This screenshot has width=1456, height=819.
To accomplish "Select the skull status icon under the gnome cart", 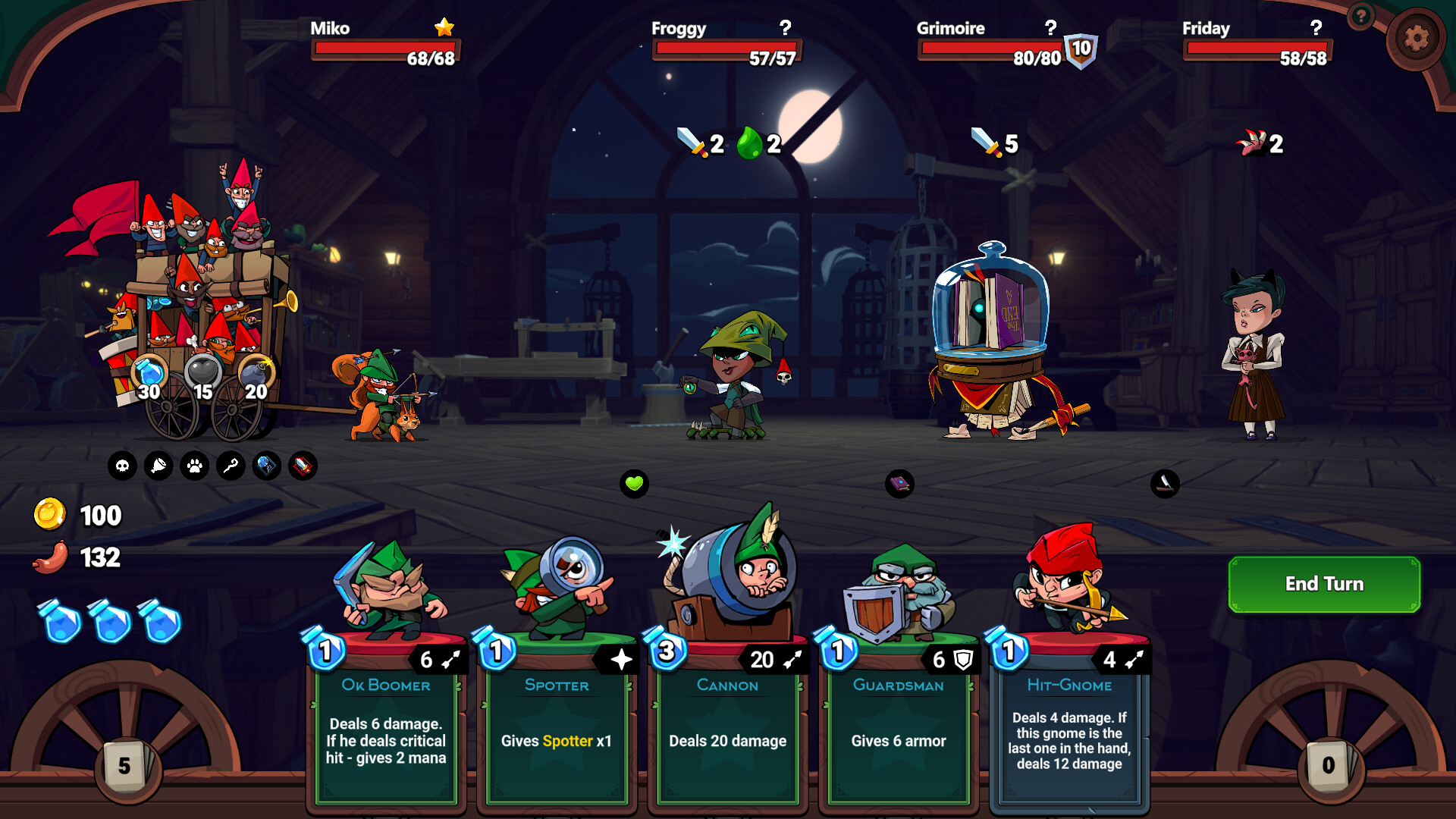I will (x=121, y=466).
